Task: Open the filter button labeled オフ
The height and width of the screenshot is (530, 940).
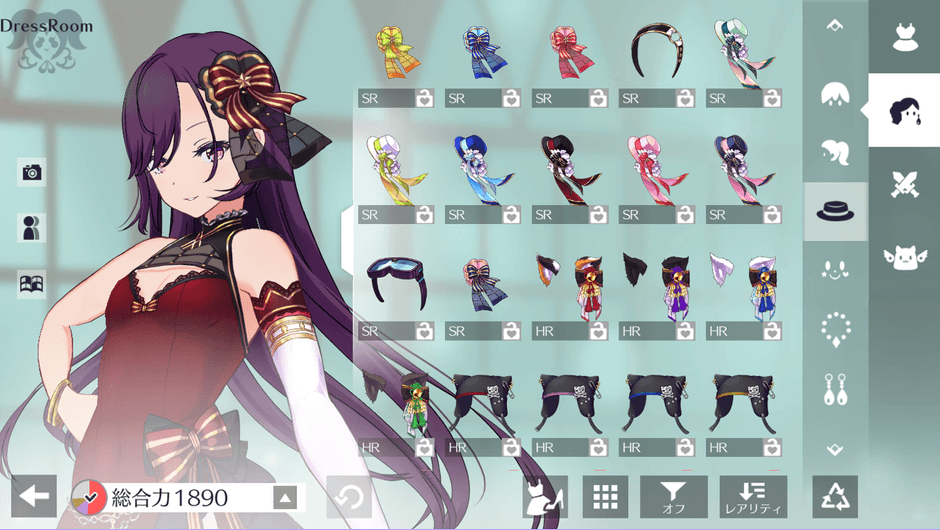Action: pos(674,497)
